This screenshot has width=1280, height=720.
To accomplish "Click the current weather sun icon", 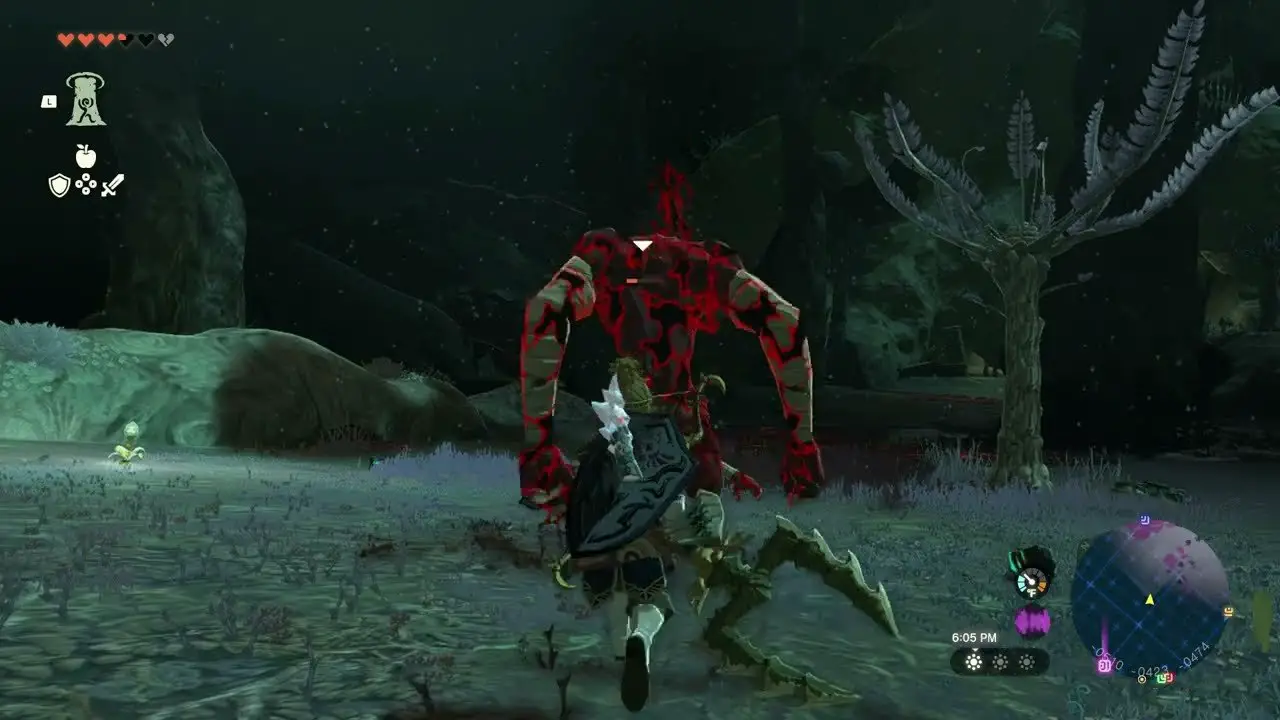I will (973, 662).
